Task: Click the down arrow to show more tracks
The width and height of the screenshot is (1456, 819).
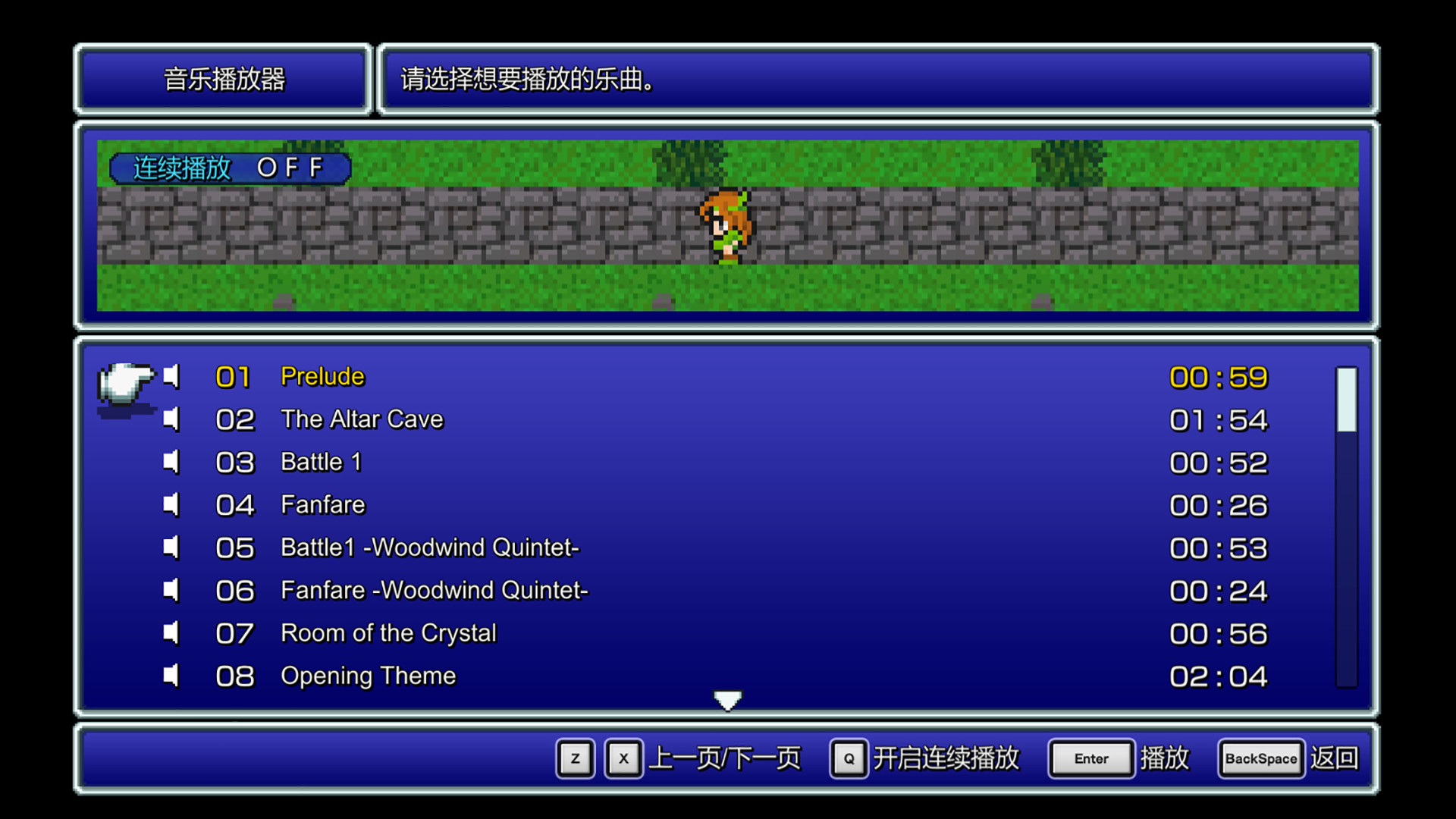Action: pos(727,699)
